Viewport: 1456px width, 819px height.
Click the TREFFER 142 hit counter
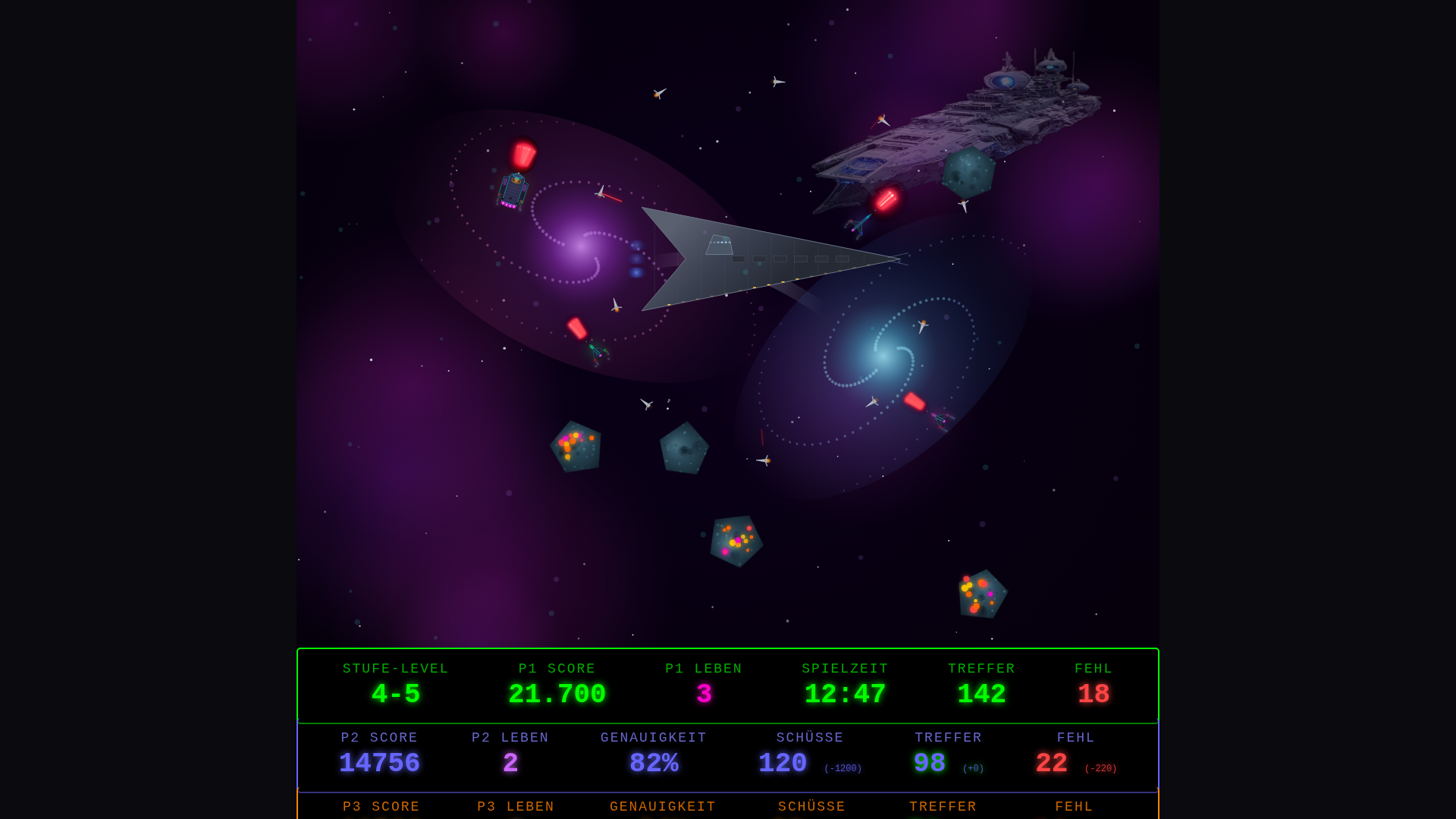point(981,692)
